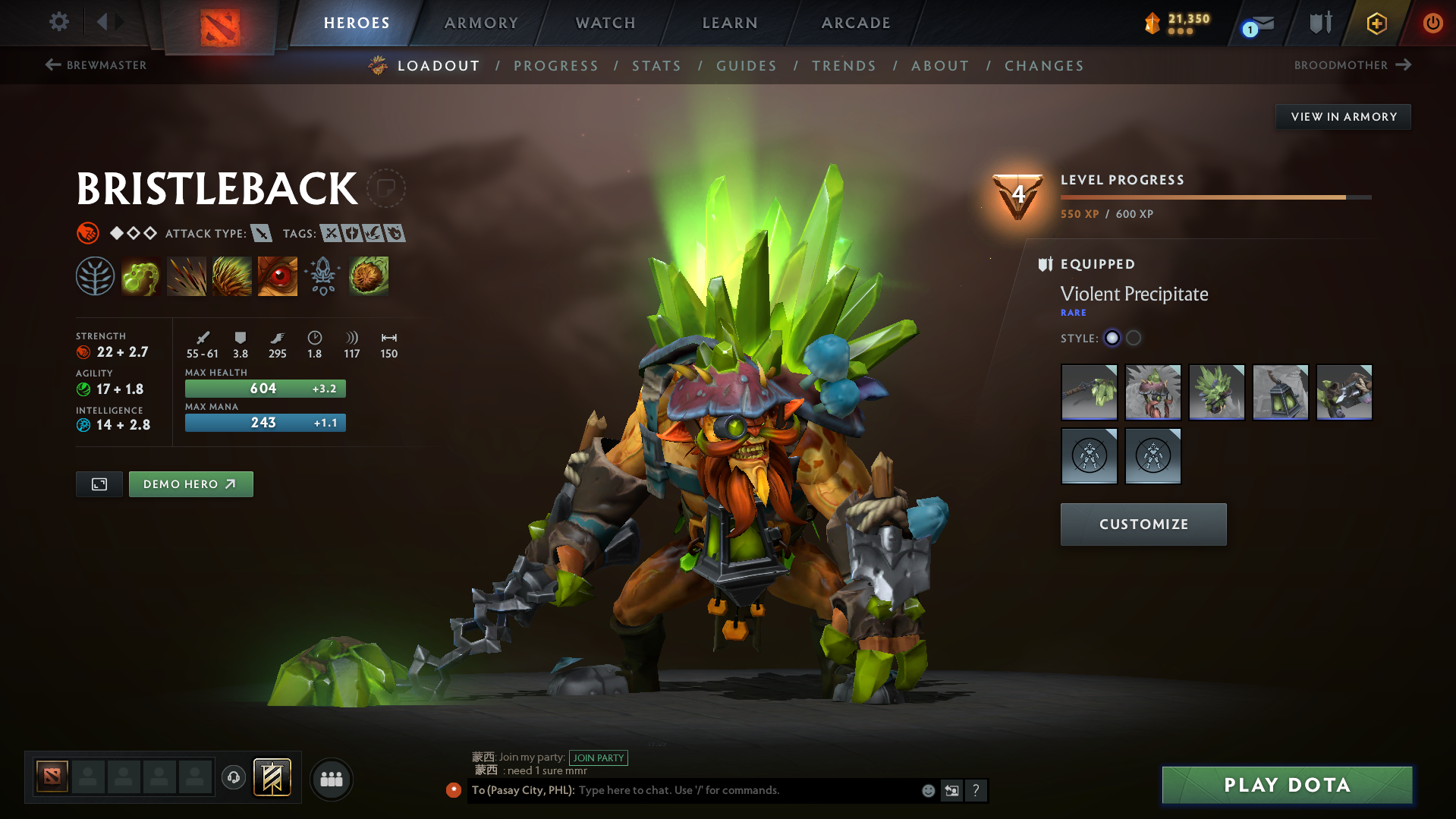Click the fullscreen hero preview icon

click(x=99, y=484)
